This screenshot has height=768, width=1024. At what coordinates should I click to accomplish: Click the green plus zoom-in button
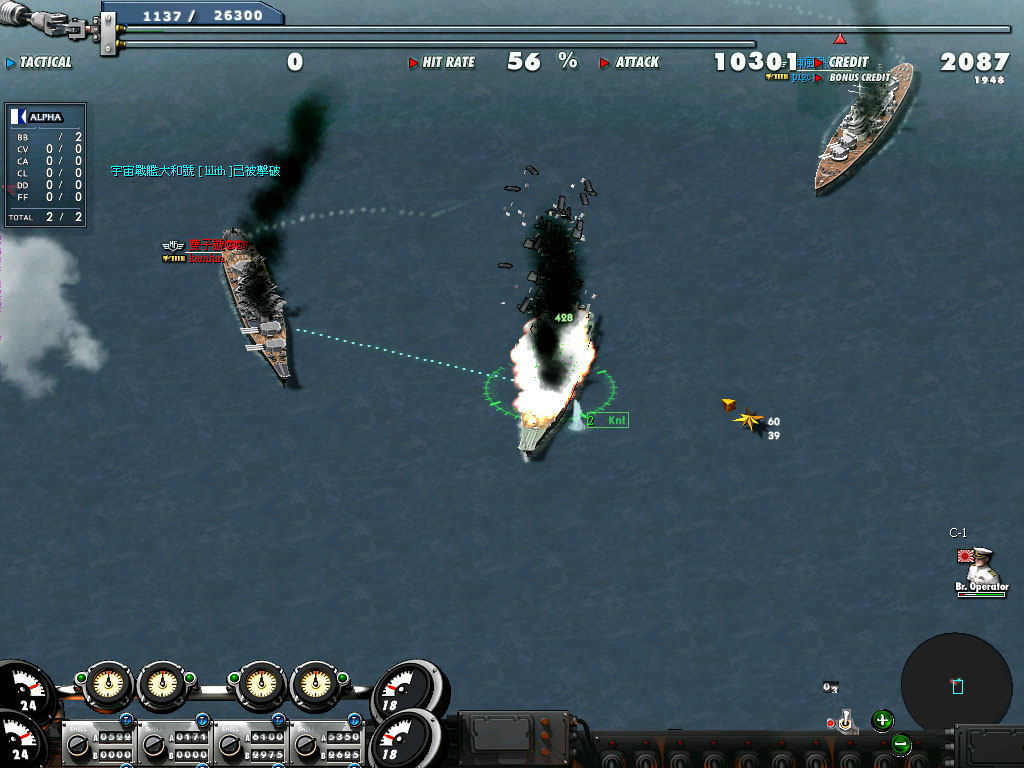coord(882,719)
